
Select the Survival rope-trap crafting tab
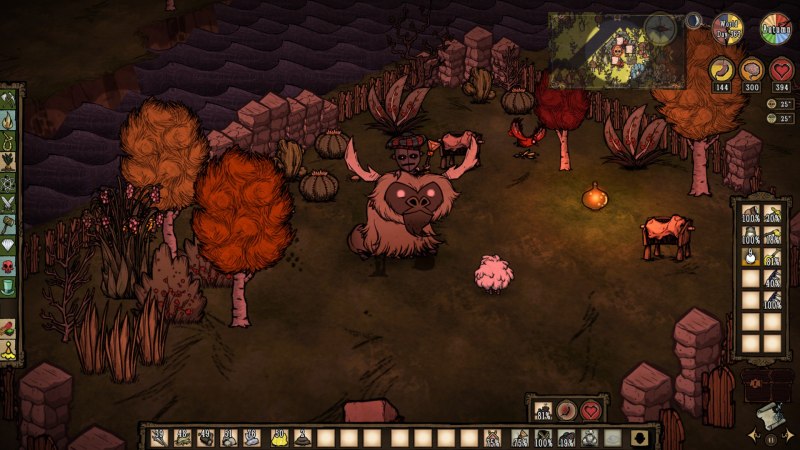[9, 143]
